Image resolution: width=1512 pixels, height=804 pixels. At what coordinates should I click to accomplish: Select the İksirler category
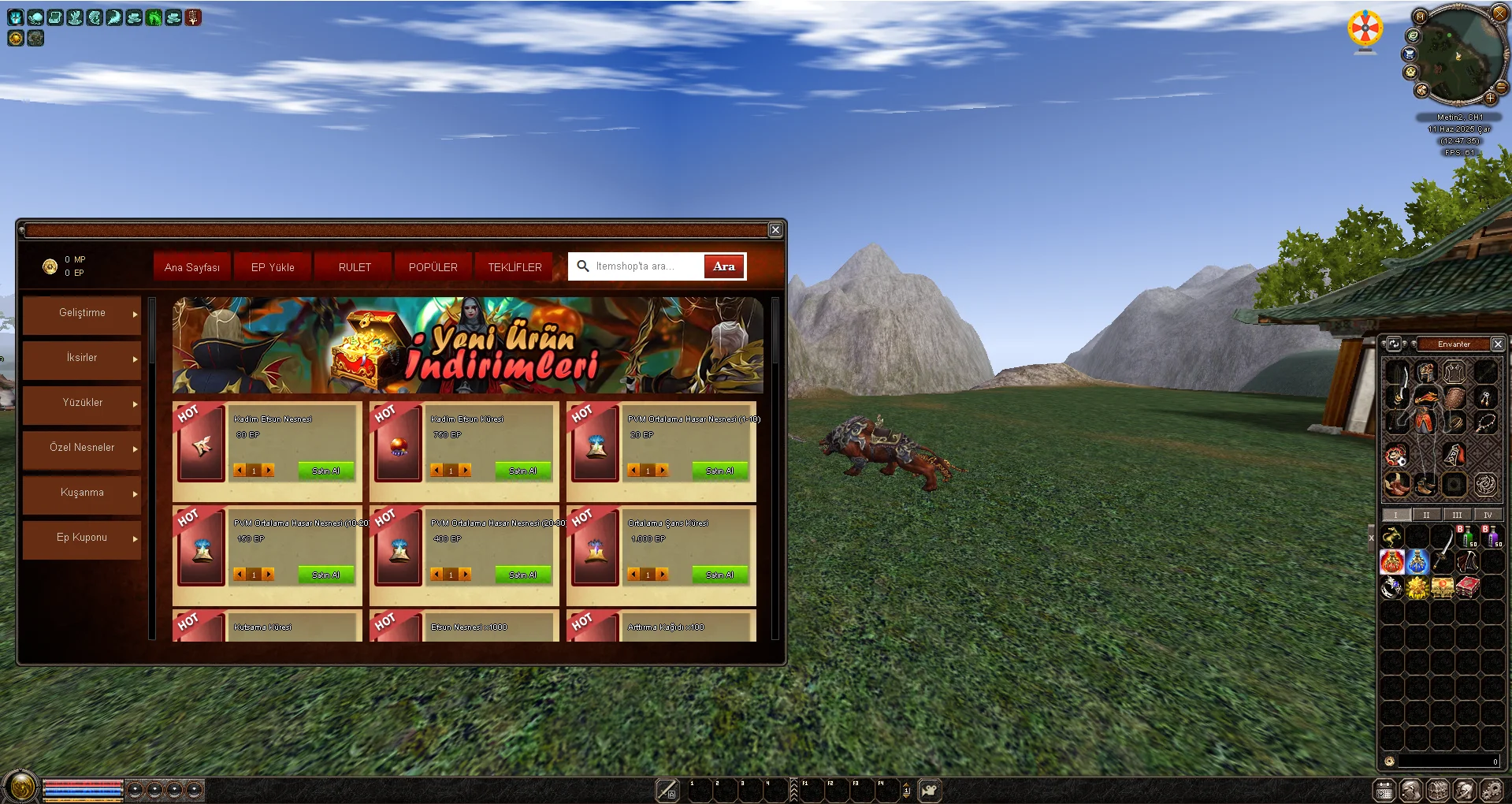pos(82,358)
